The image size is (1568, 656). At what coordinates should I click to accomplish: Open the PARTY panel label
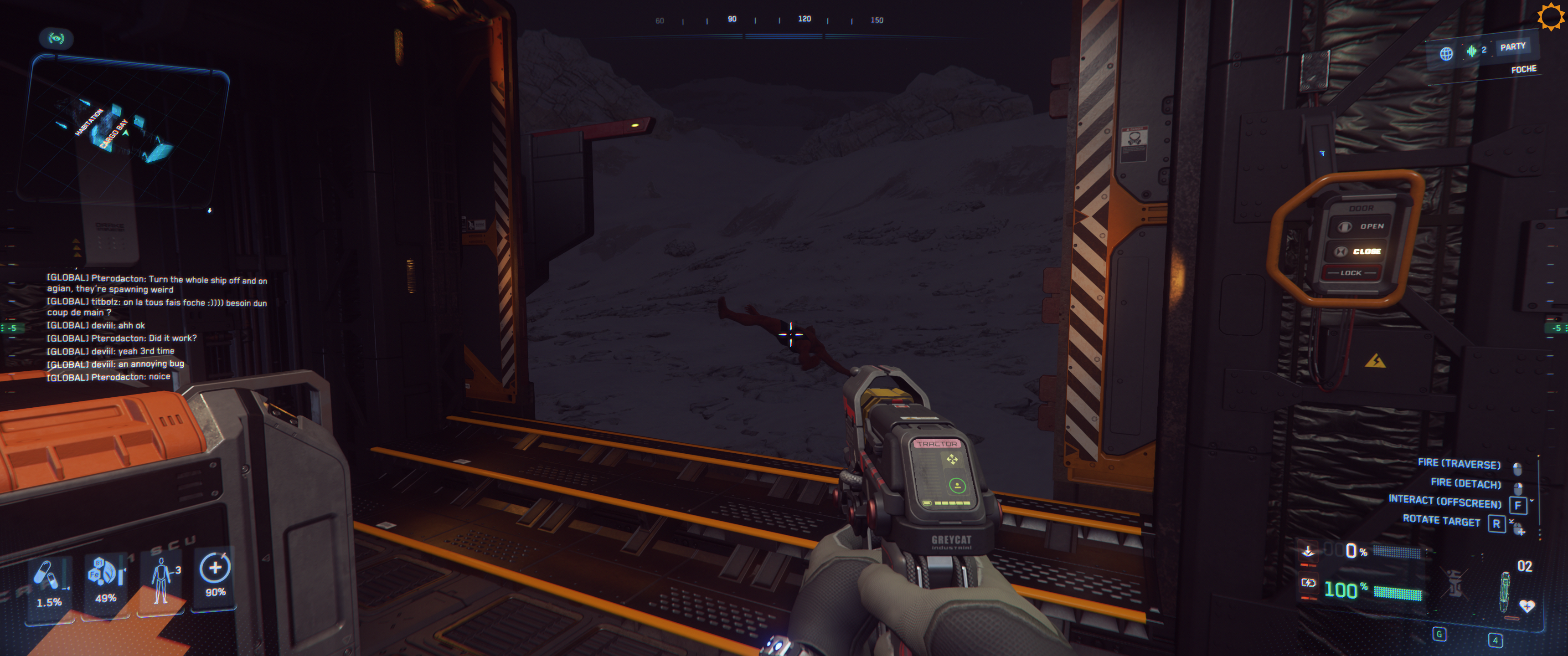pos(1512,47)
